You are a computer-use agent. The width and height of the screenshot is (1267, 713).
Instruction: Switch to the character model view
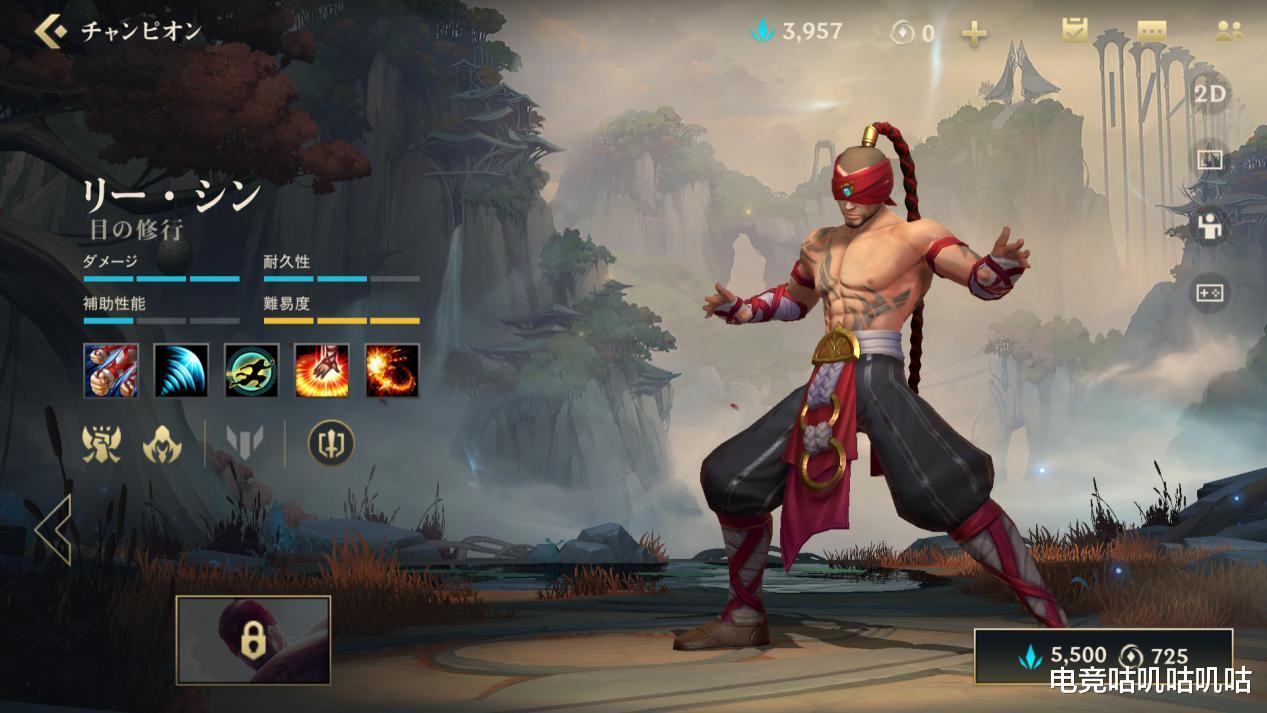tap(1210, 226)
